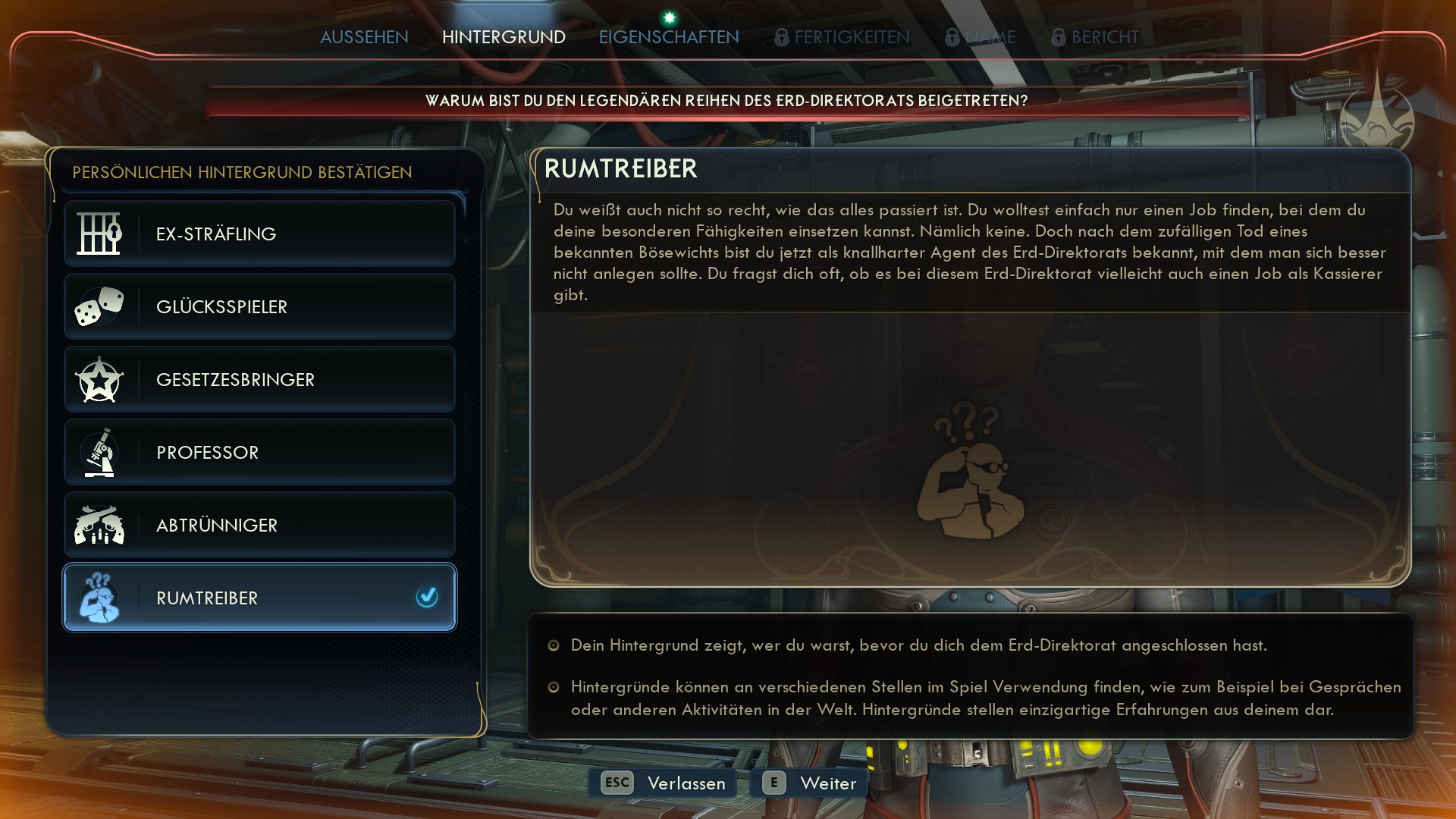Click the locked Name tab

(981, 37)
